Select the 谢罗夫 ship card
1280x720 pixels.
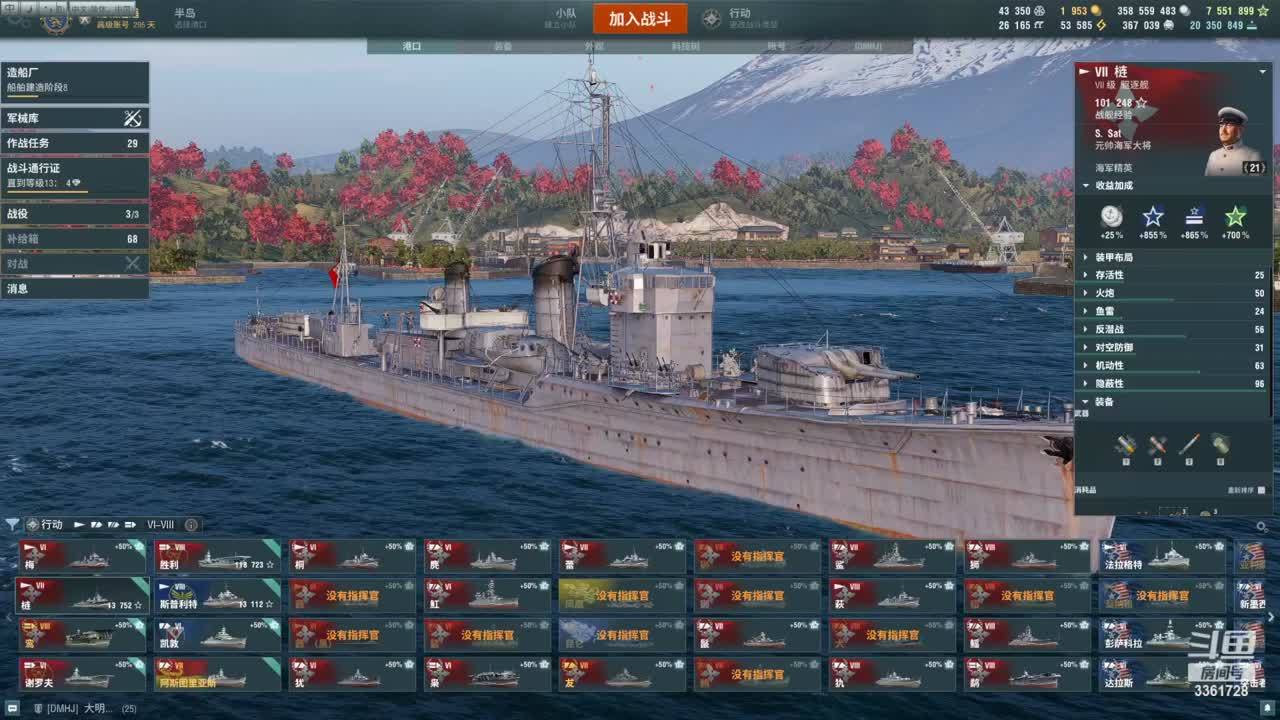tap(82, 674)
